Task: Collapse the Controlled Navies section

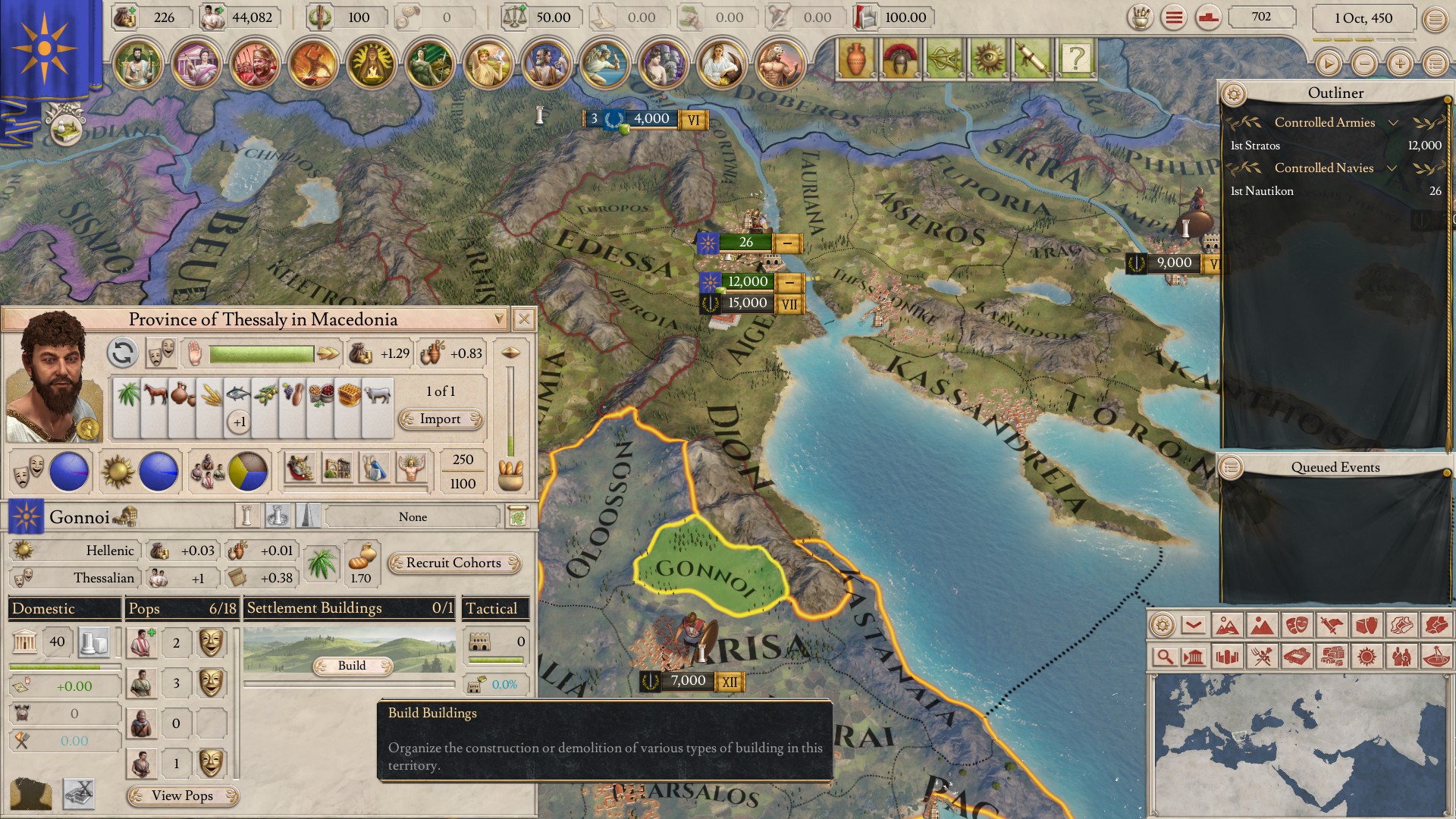Action: coord(1392,168)
